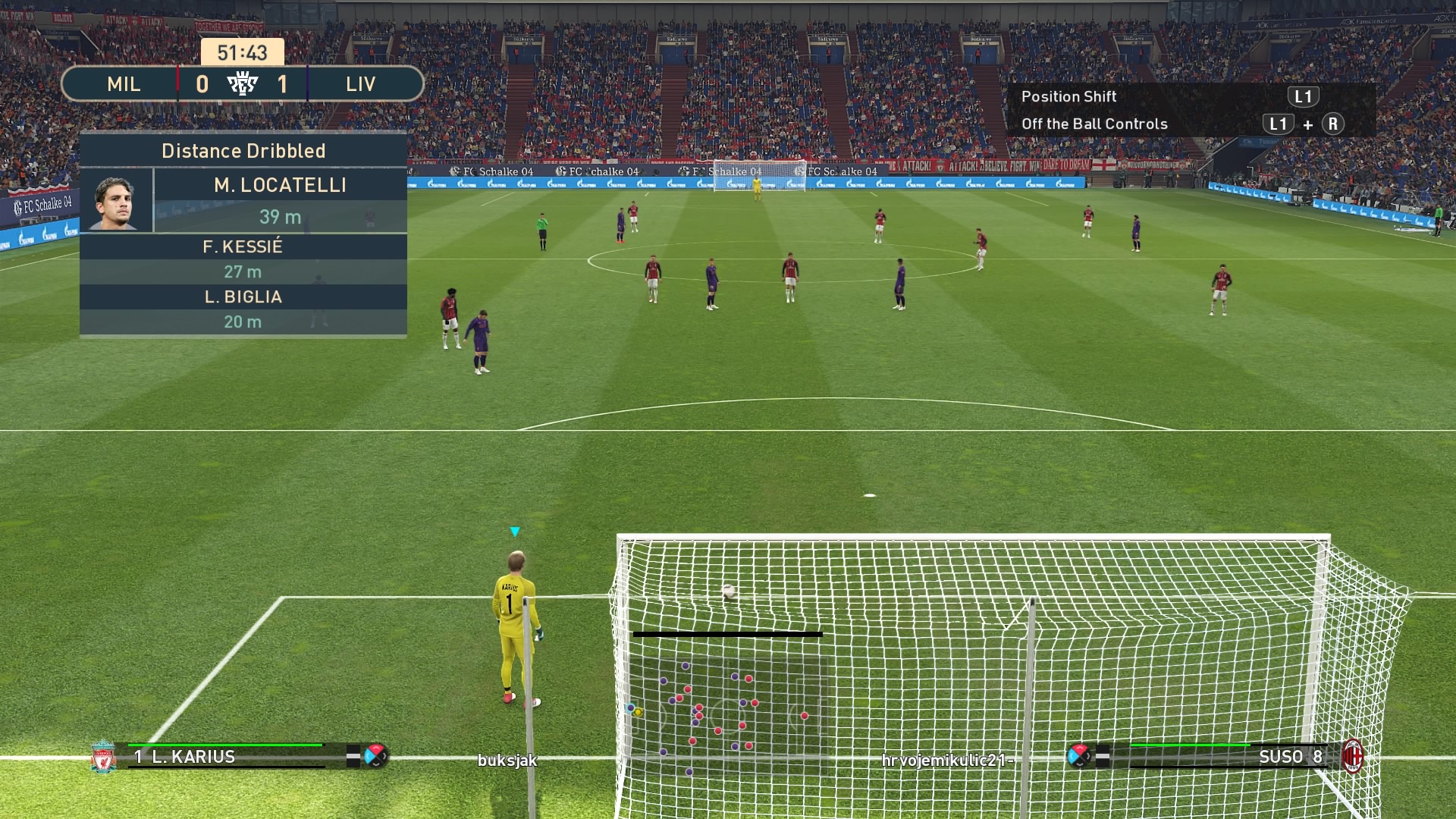Click the Liverpool club crest
Image resolution: width=1456 pixels, height=819 pixels.
(103, 757)
